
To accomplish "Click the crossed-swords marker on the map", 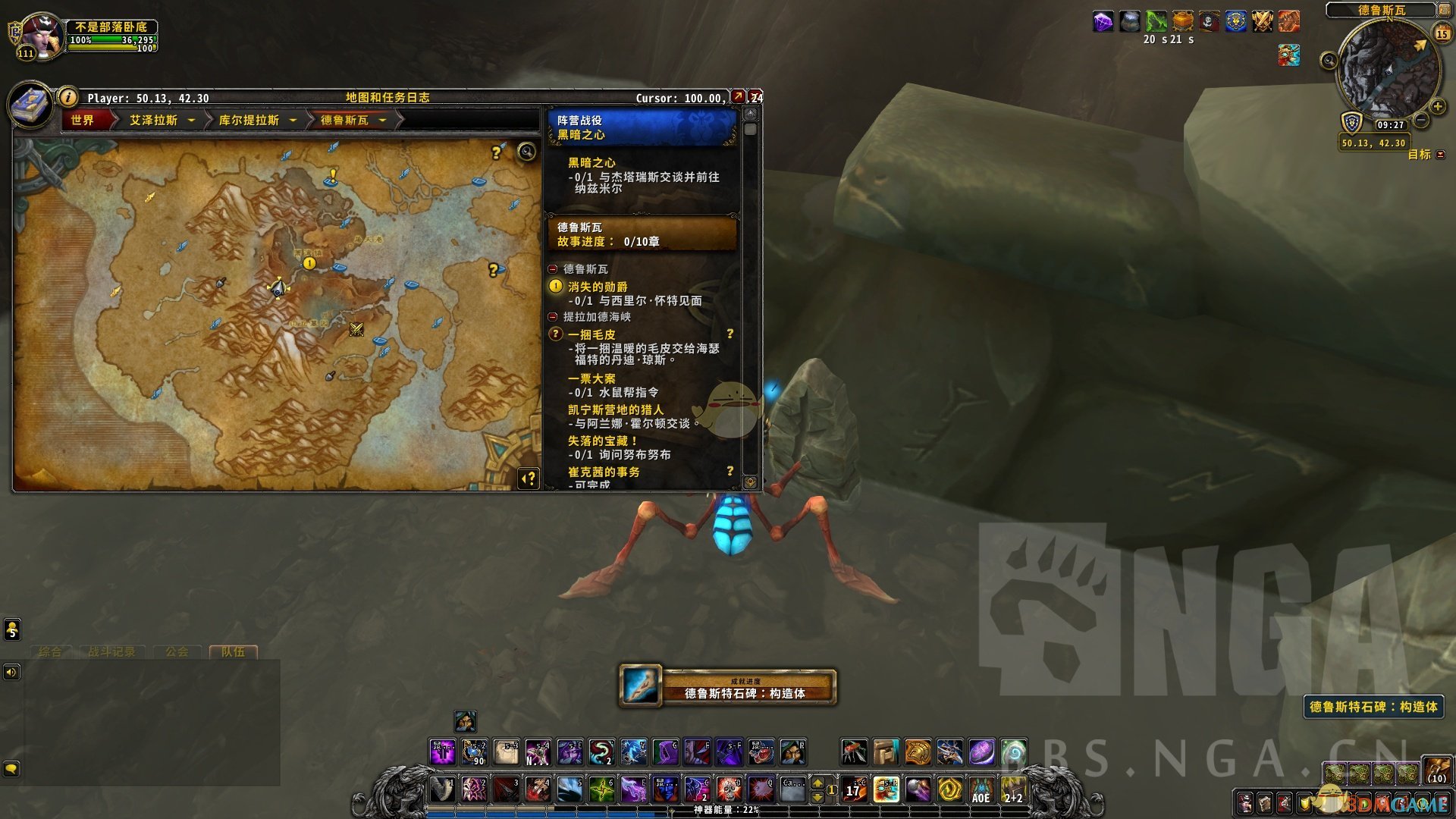I will [x=356, y=329].
